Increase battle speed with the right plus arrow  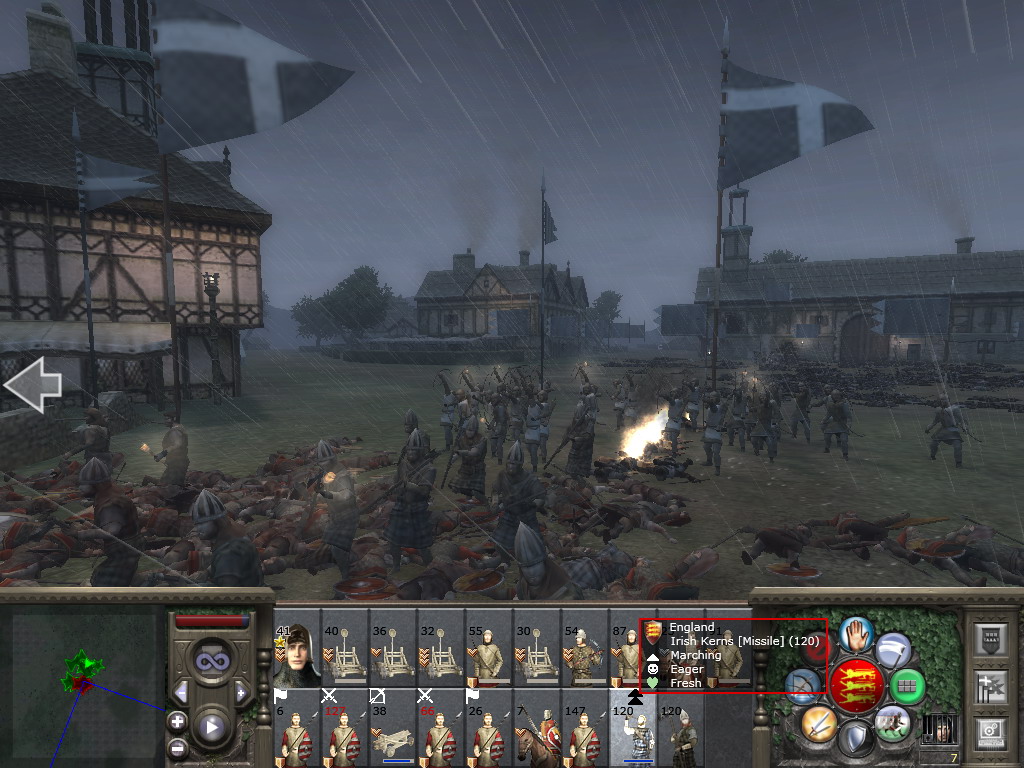[241, 692]
